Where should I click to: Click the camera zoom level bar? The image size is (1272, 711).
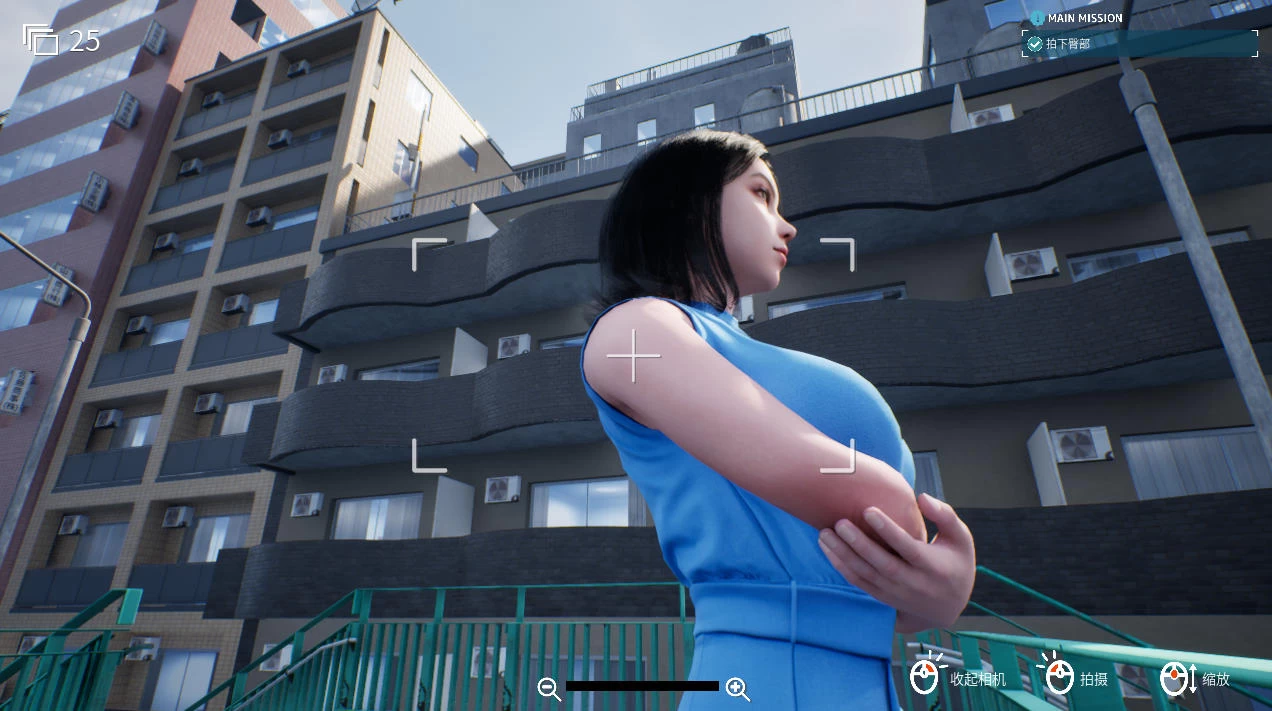tap(642, 686)
